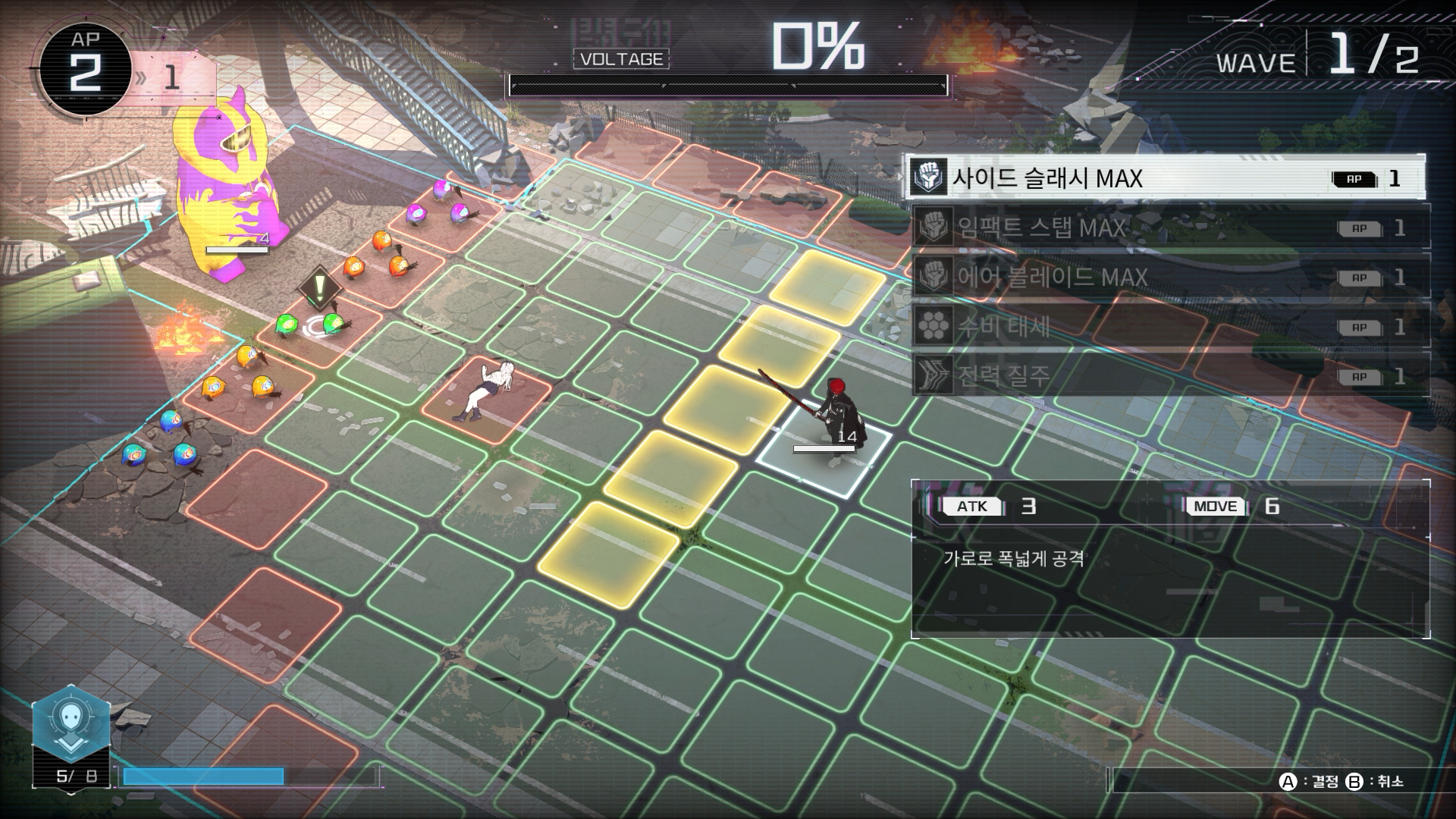Select the 수비 태세 defense skill

coord(1170,327)
